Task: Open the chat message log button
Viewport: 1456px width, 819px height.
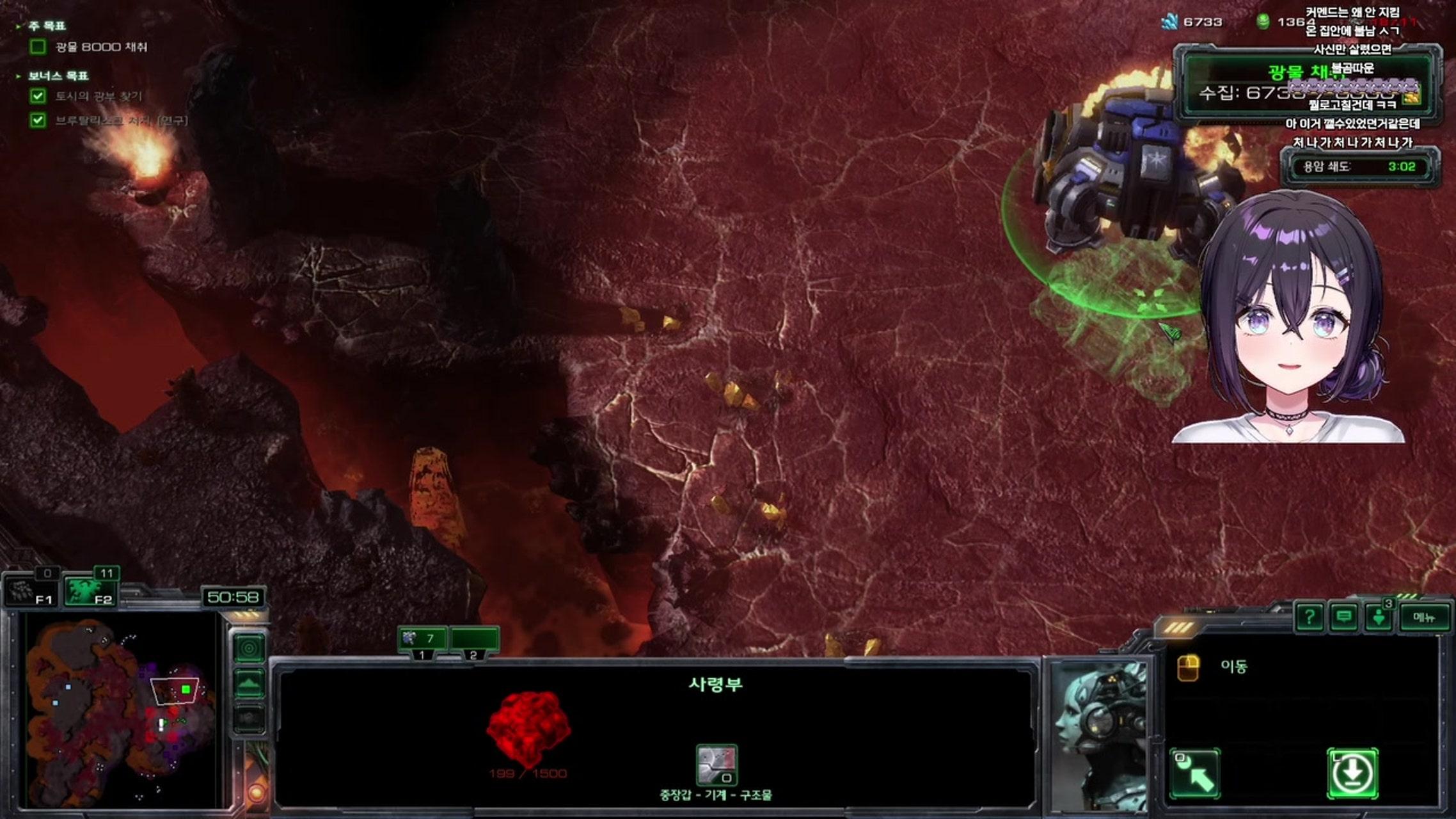Action: click(x=1344, y=617)
